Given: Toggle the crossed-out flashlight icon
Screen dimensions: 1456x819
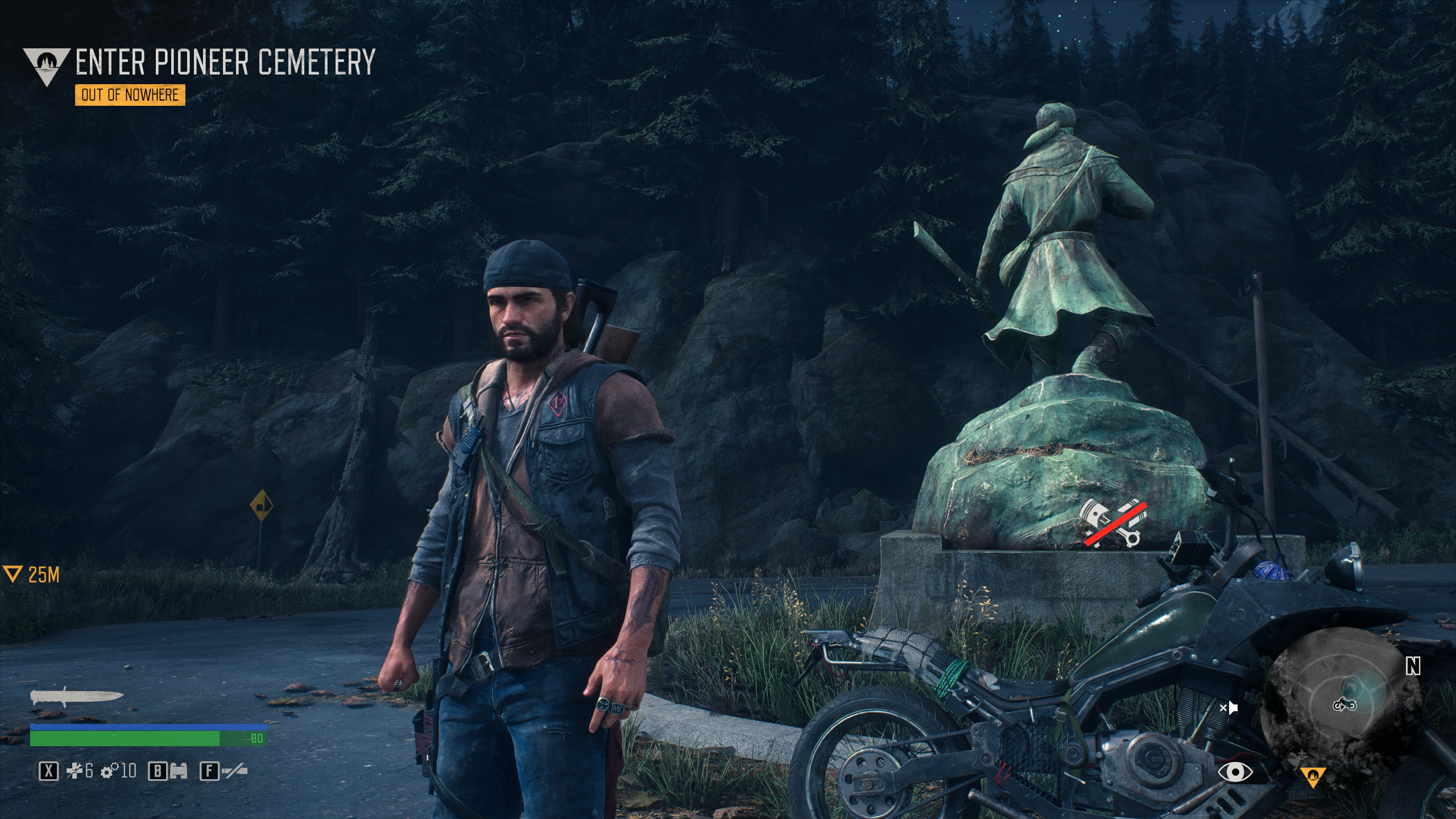Looking at the screenshot, I should 235,772.
